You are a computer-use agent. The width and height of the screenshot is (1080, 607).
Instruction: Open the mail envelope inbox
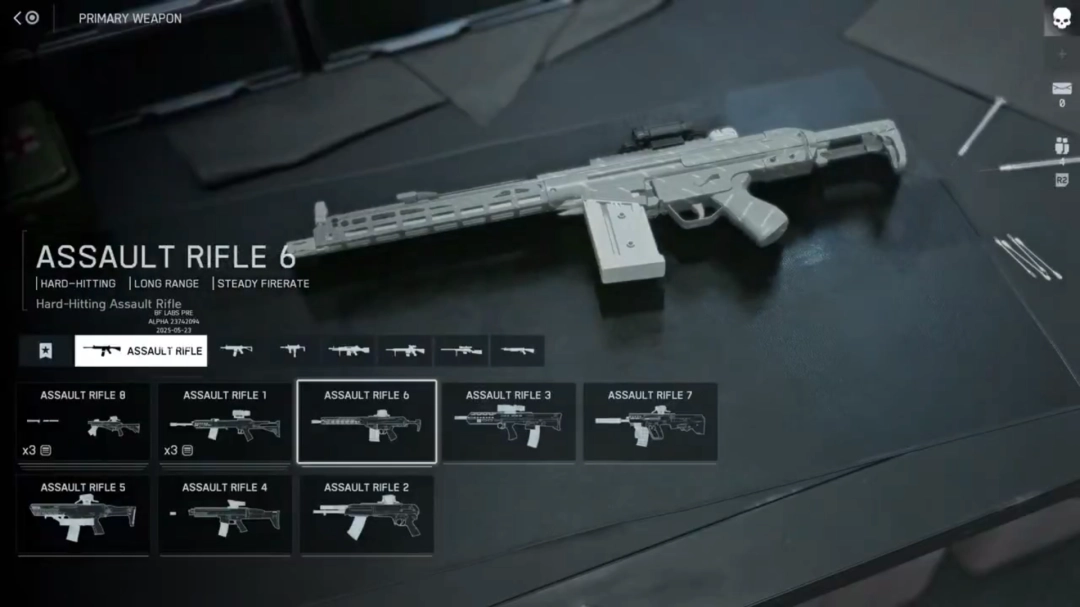coord(1061,89)
